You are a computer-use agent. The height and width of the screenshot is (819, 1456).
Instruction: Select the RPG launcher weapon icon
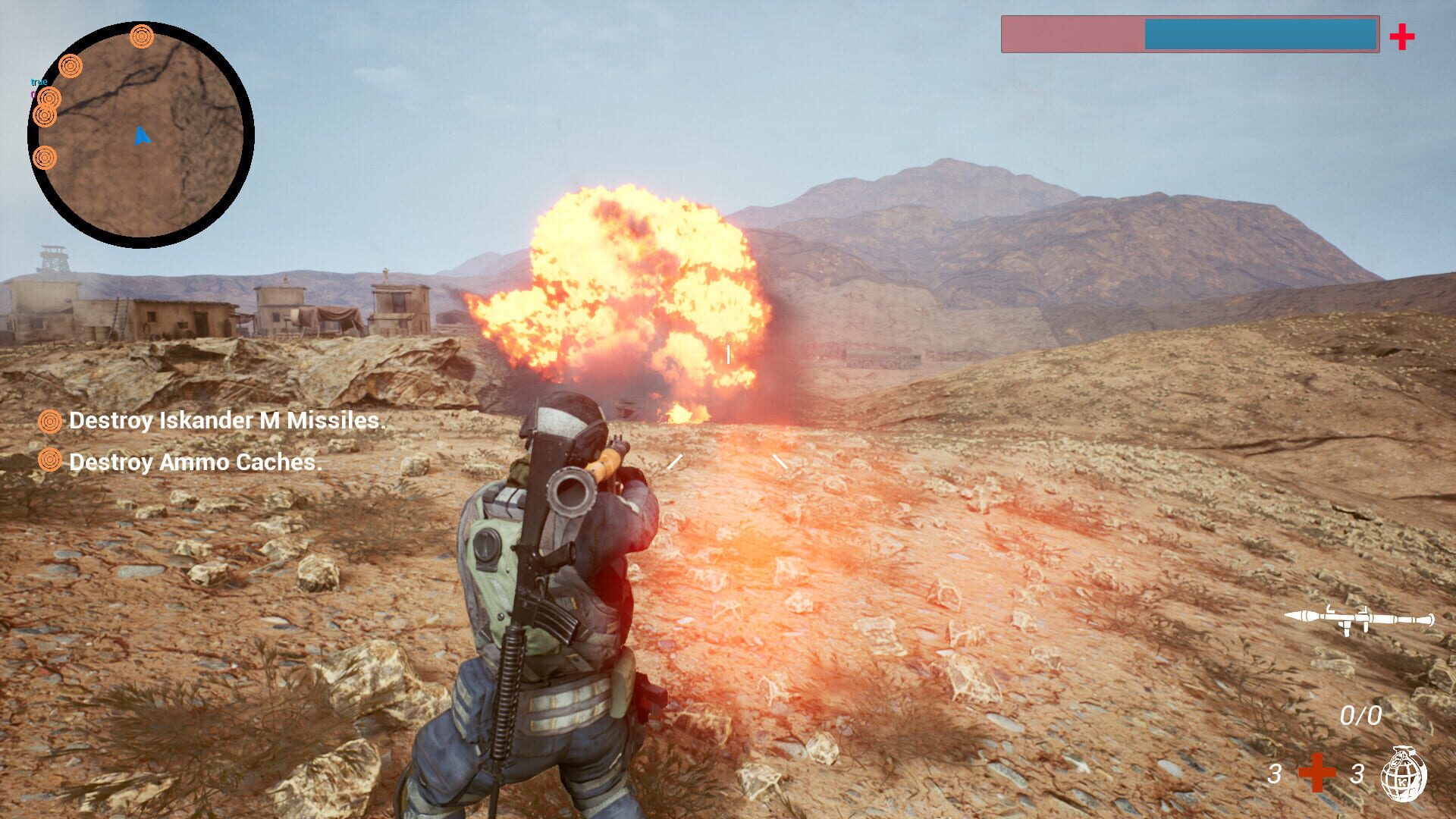click(1359, 619)
